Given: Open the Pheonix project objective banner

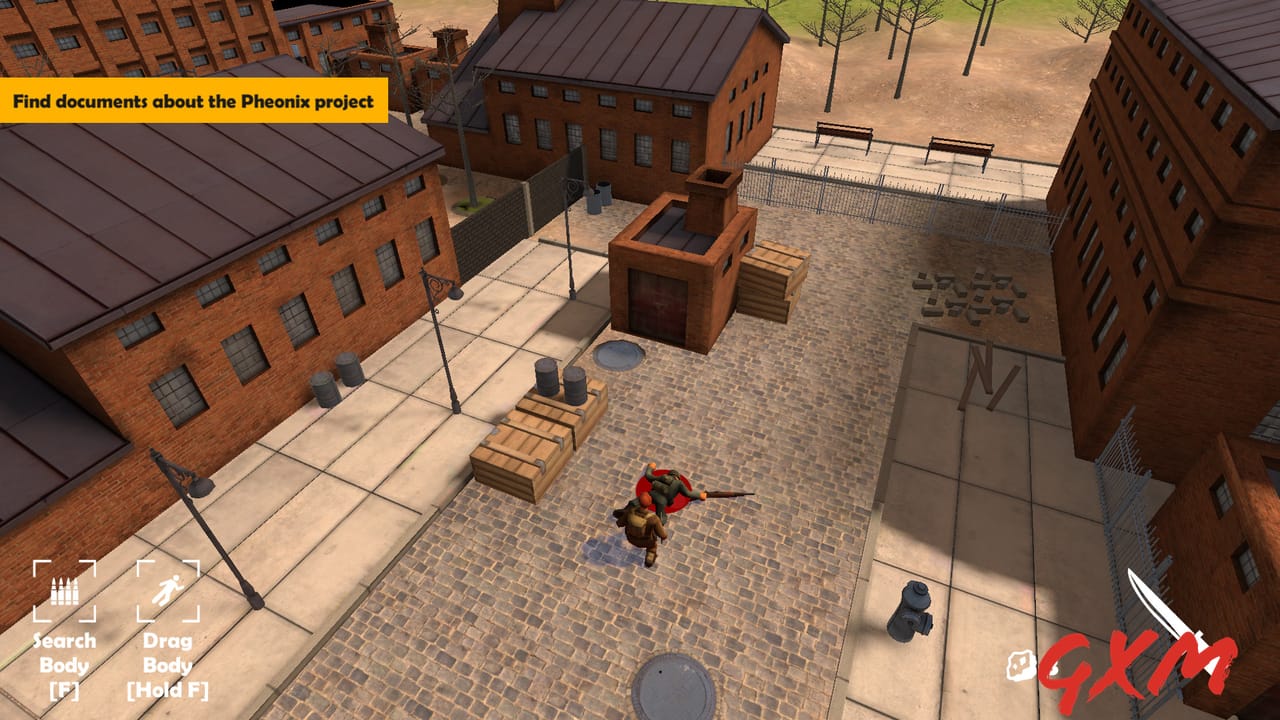Looking at the screenshot, I should pyautogui.click(x=195, y=101).
